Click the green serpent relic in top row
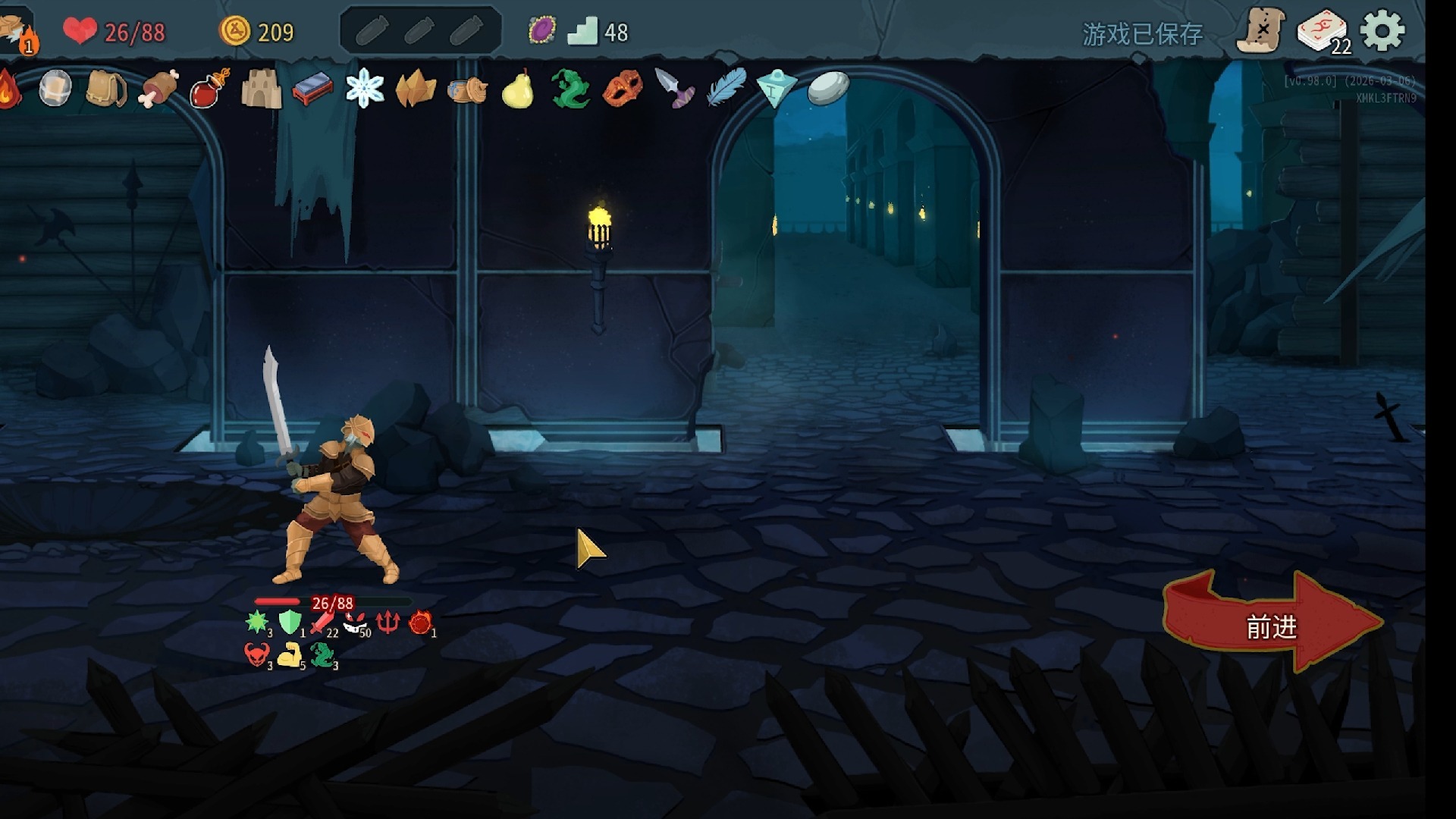 pyautogui.click(x=570, y=89)
